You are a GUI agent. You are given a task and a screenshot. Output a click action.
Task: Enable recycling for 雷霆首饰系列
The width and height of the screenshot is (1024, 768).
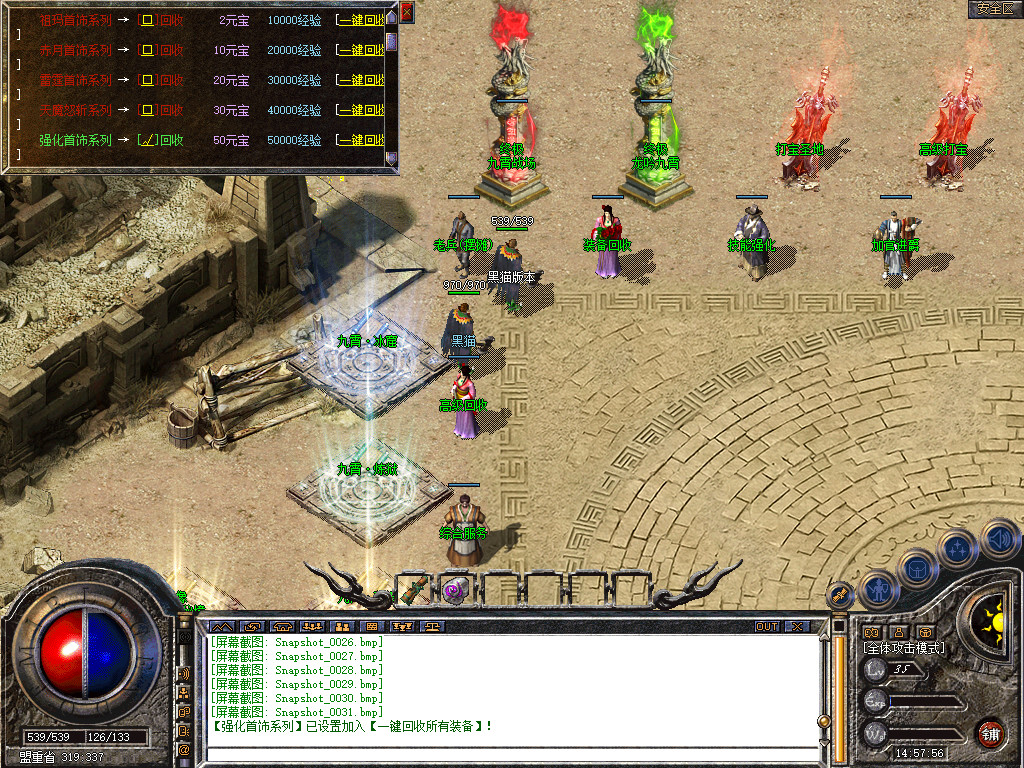pos(146,80)
